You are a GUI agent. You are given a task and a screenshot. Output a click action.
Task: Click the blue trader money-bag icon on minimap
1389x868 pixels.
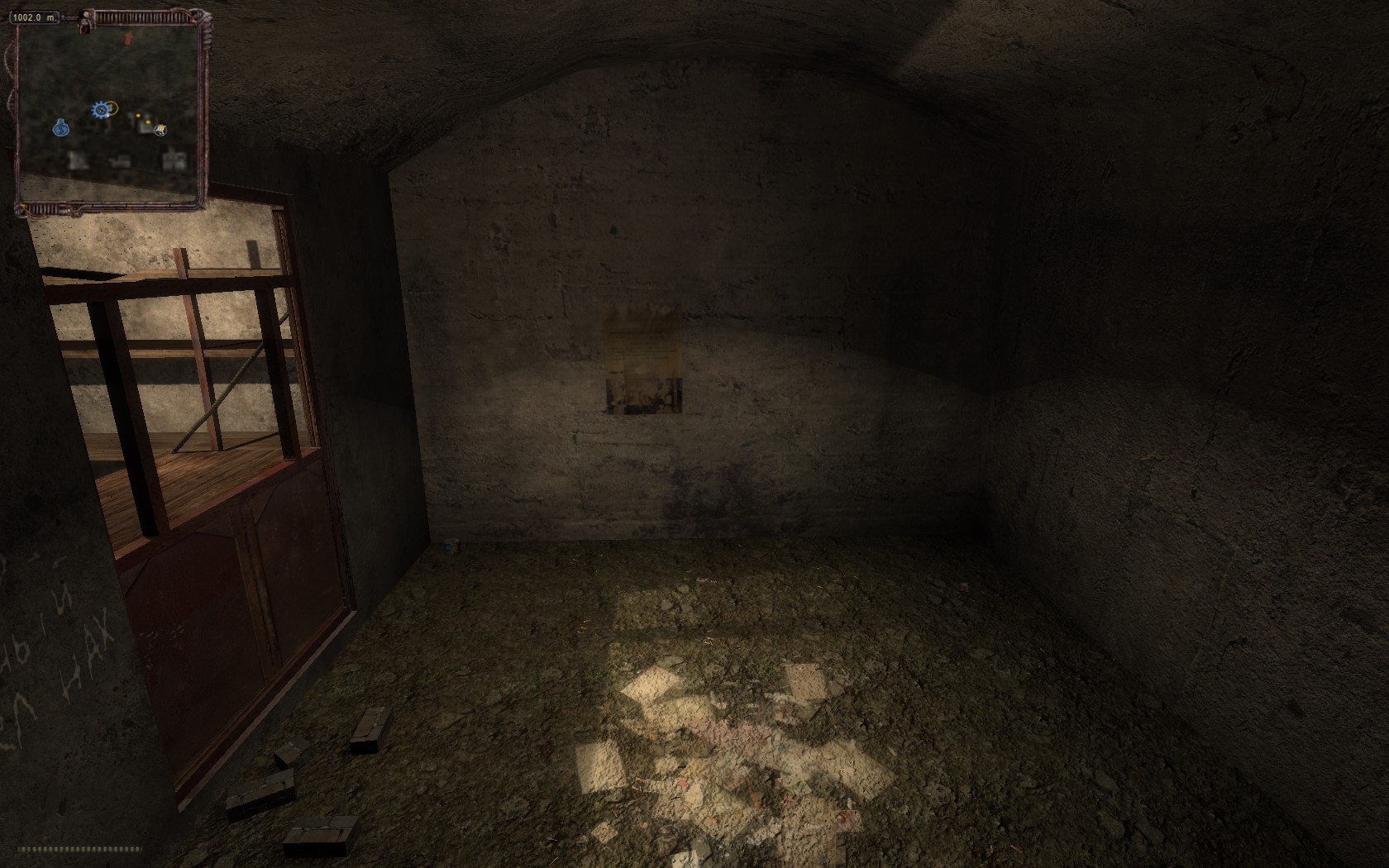point(60,128)
